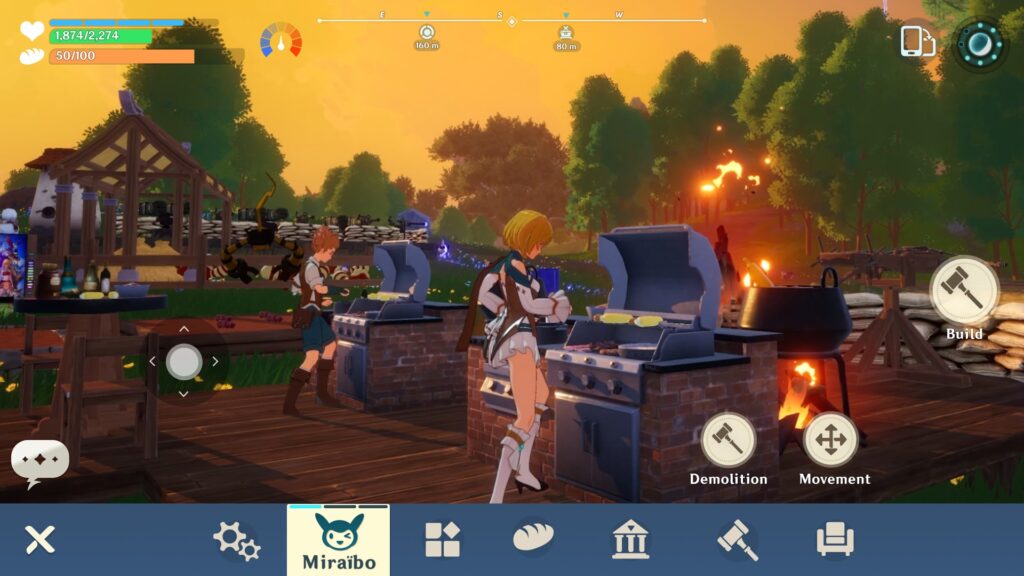This screenshot has width=1024, height=576.
Task: Select the Miraibo tab
Action: click(338, 540)
